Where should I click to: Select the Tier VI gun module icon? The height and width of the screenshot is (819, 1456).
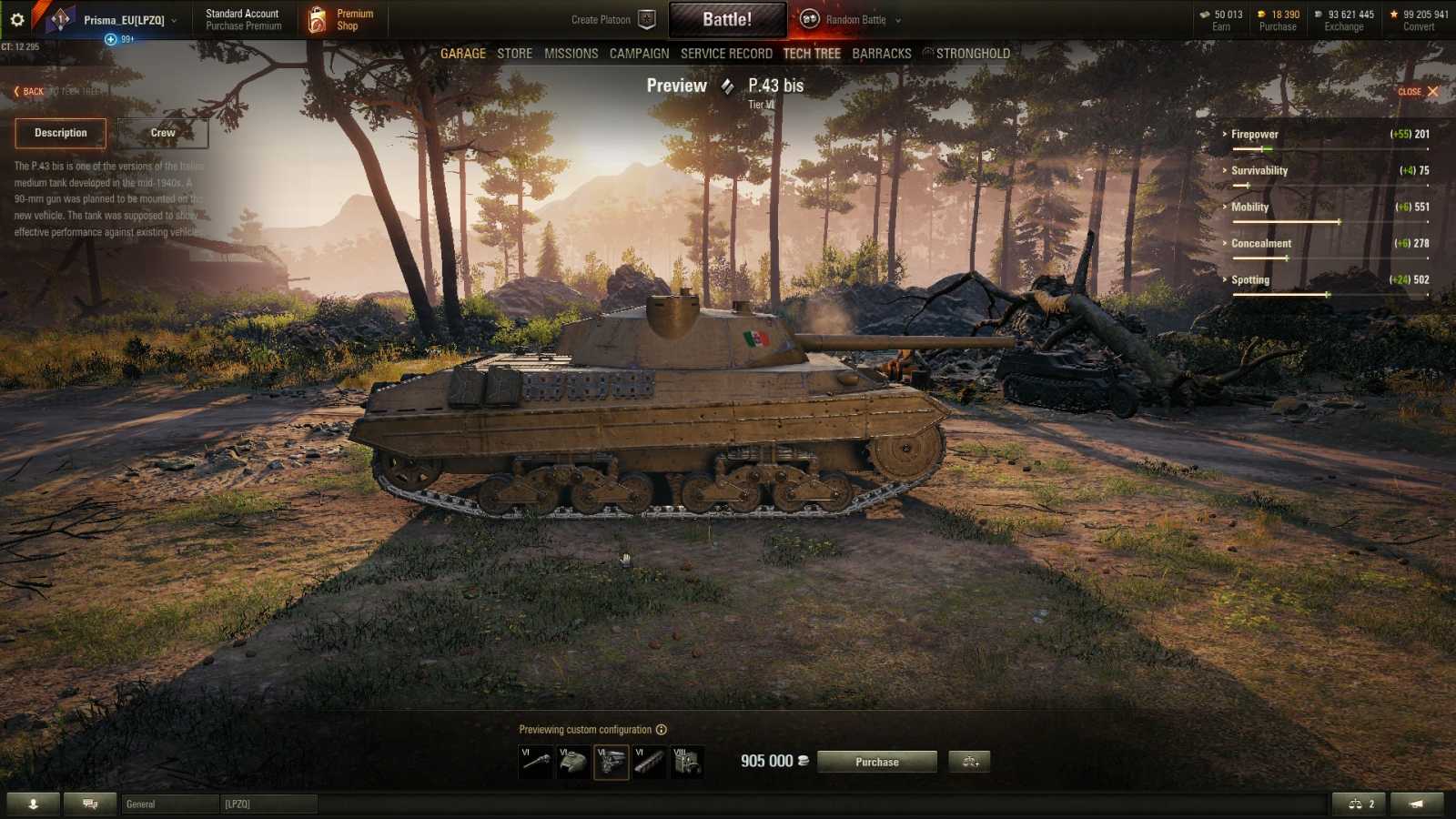pyautogui.click(x=537, y=763)
